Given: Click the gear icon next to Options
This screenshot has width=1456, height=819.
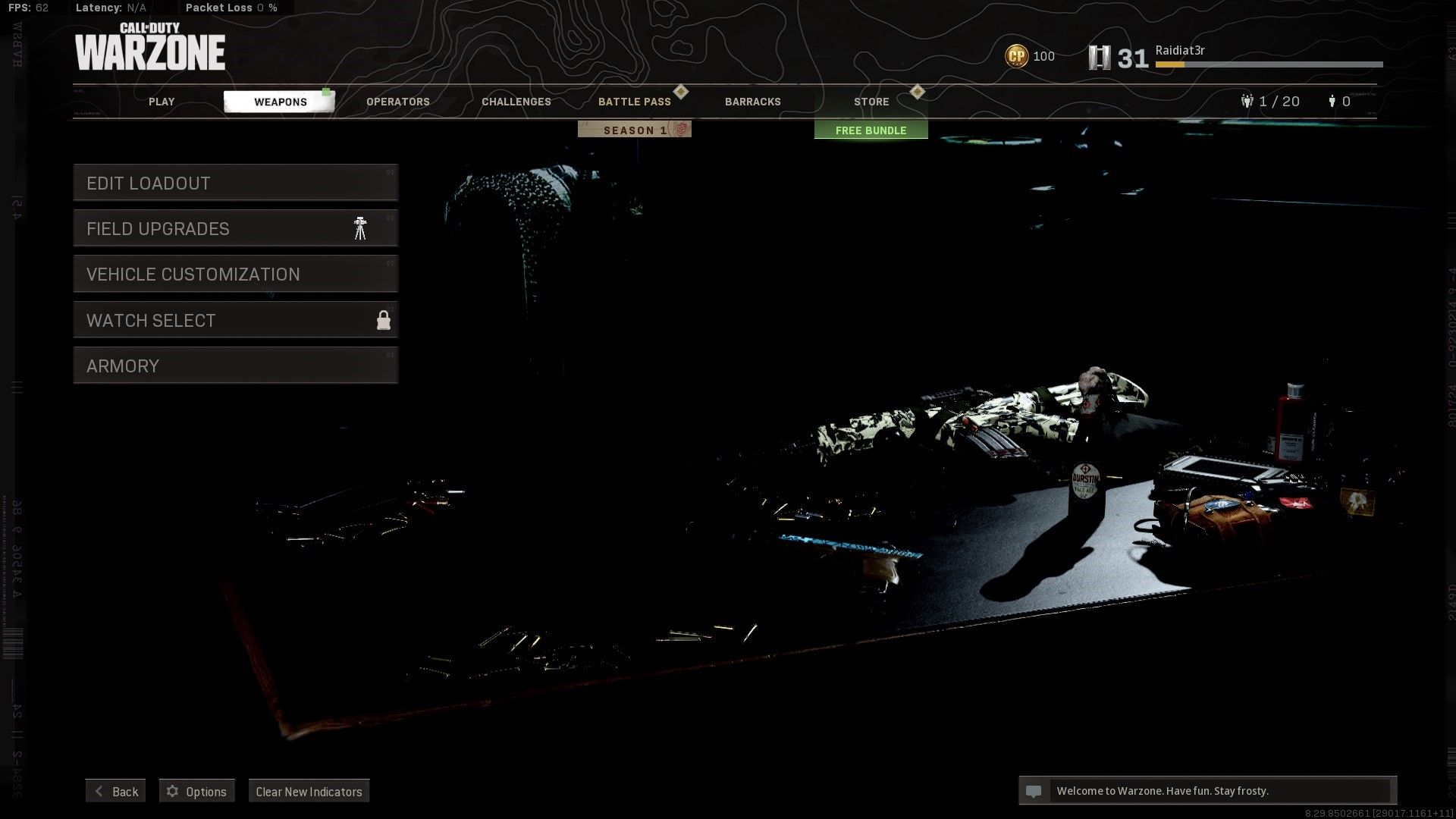Looking at the screenshot, I should (171, 791).
